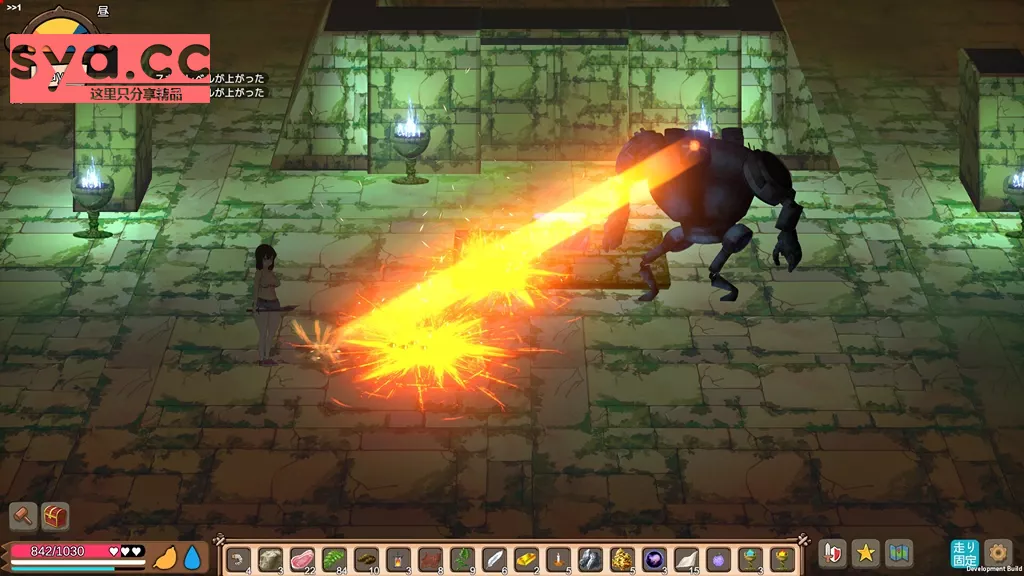Select the silver ore slot
Screen dimensions: 1024x576
click(x=591, y=559)
